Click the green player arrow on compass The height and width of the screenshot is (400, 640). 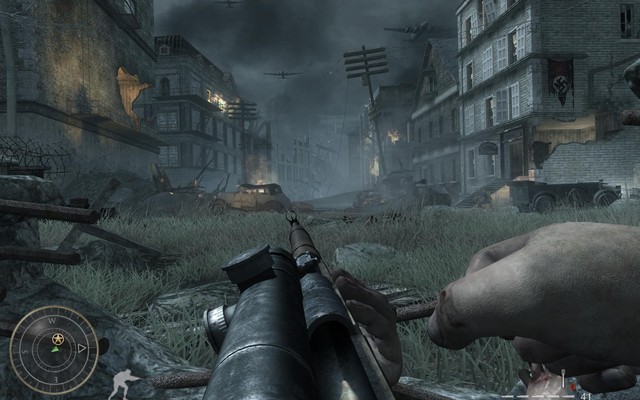click(x=53, y=350)
